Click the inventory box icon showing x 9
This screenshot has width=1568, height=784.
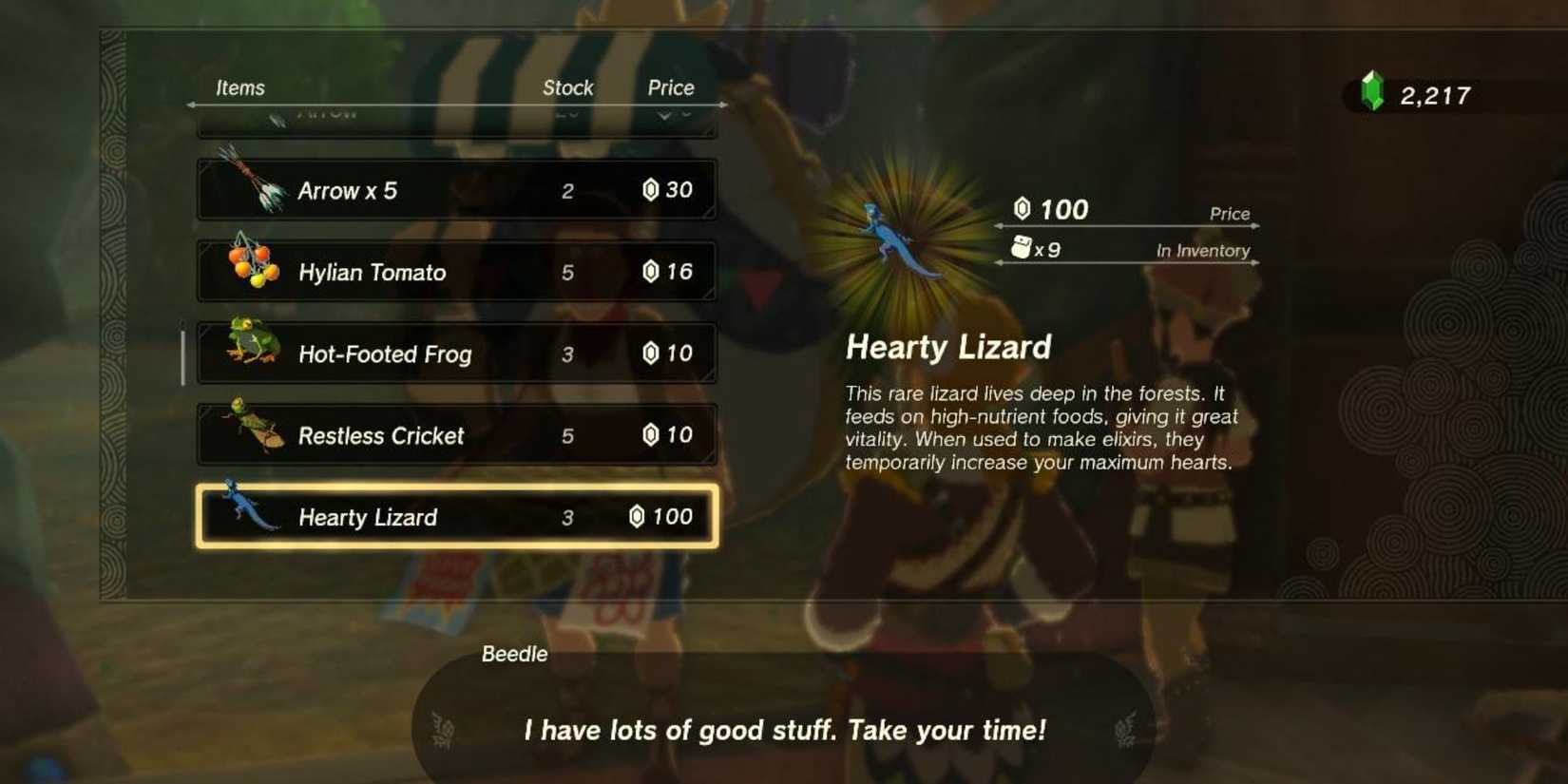(1024, 249)
